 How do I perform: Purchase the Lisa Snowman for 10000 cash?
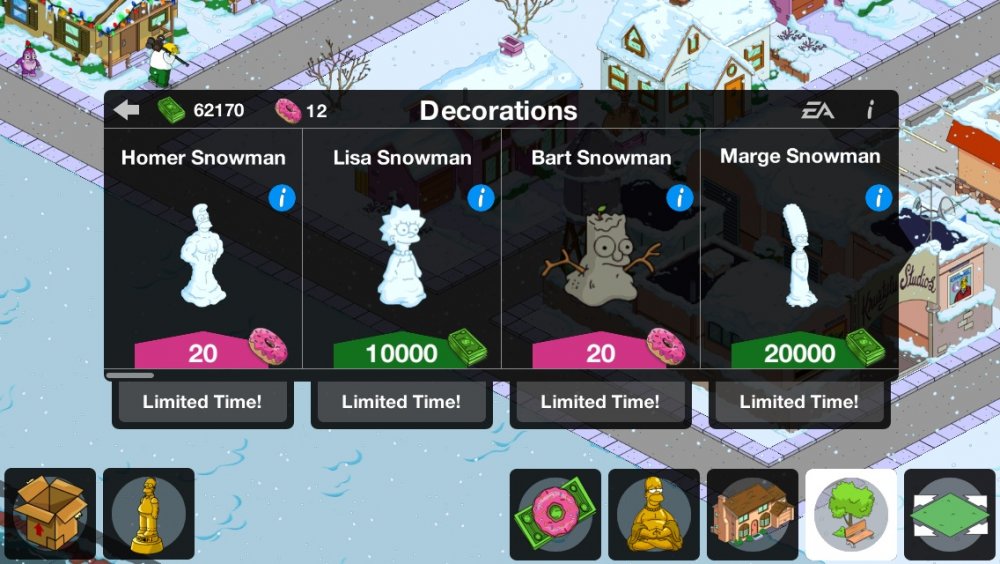[402, 352]
